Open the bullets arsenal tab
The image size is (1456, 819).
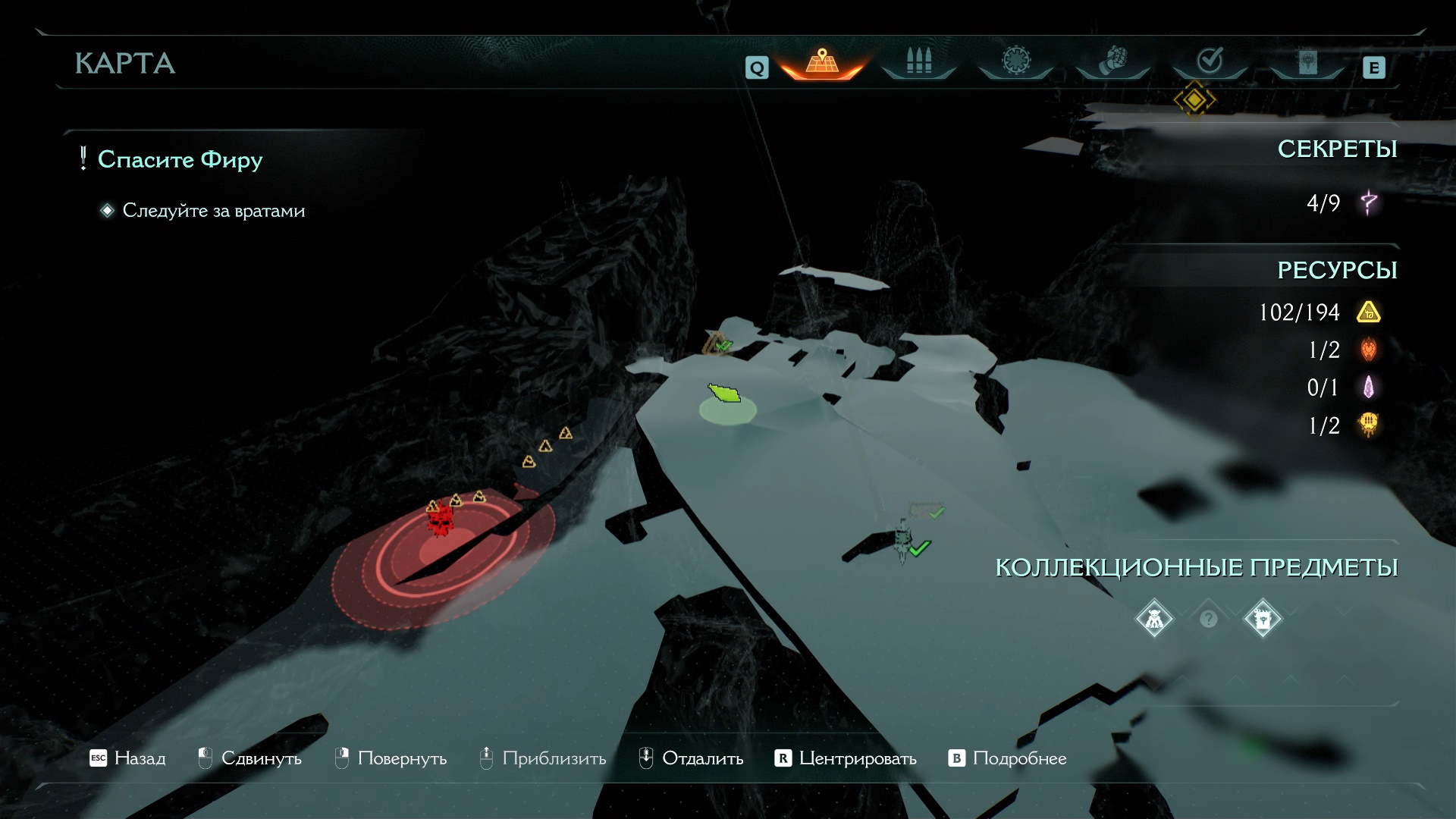[x=918, y=62]
